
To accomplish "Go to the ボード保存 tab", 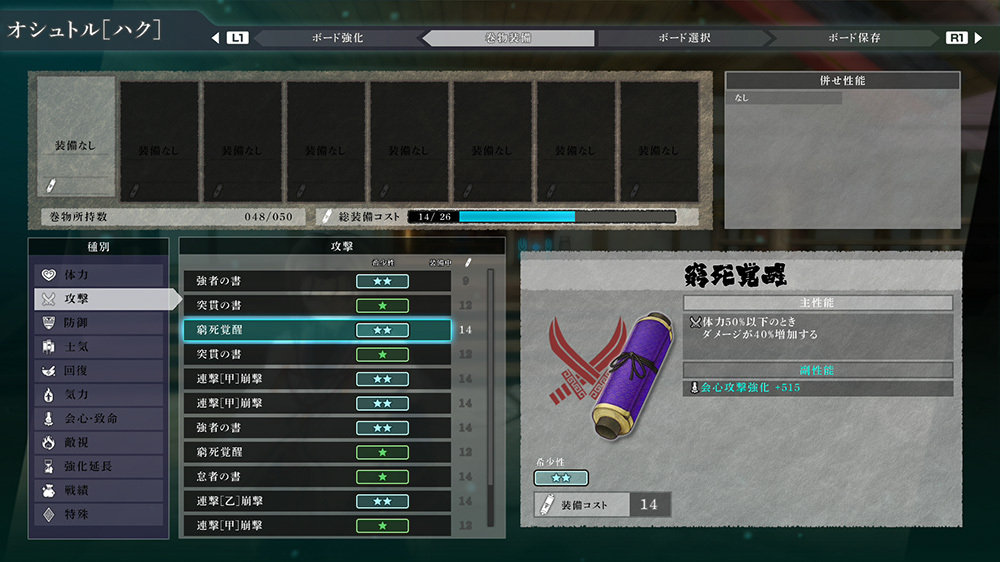I will (x=854, y=38).
